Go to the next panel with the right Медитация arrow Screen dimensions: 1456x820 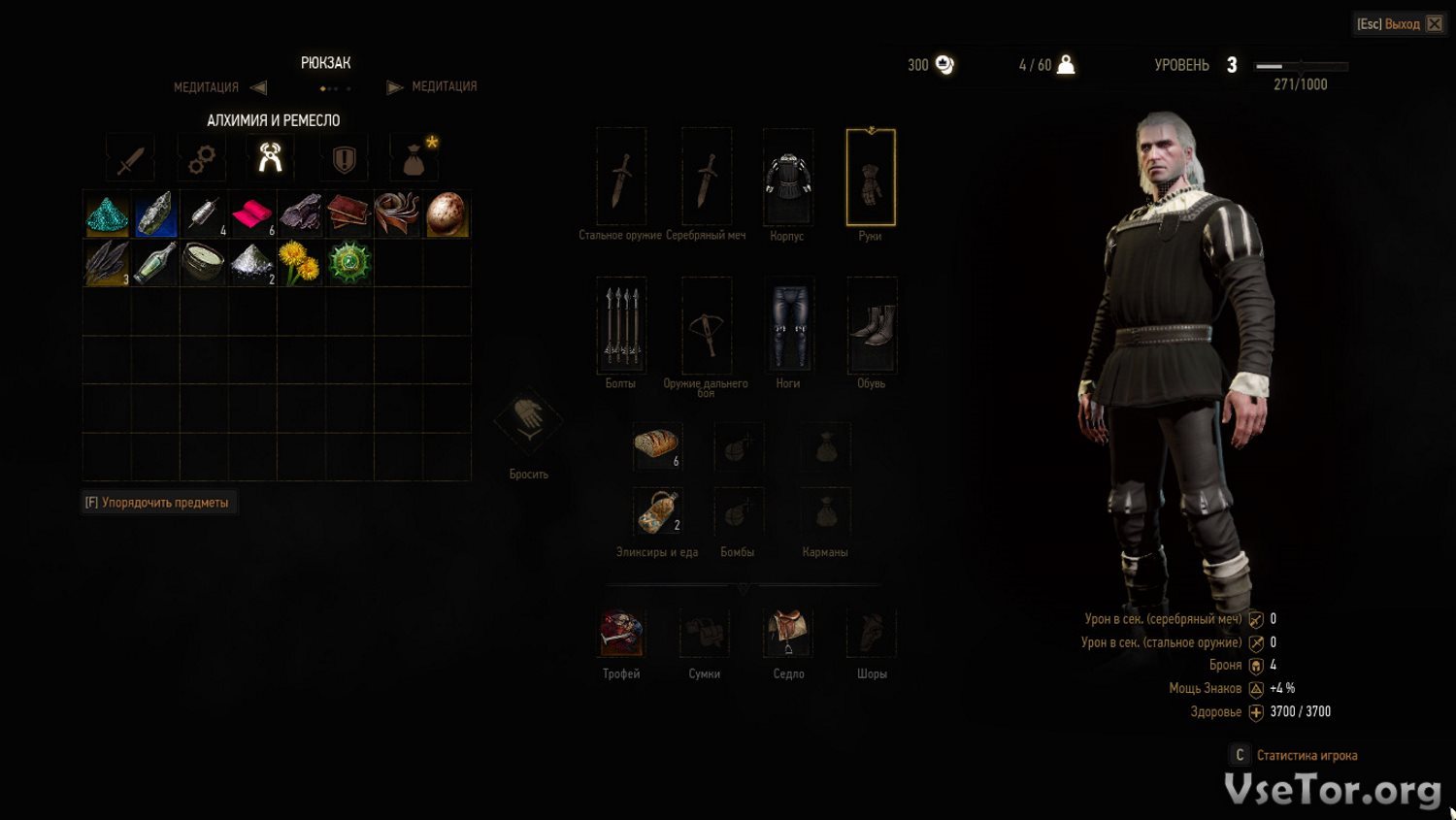(394, 87)
